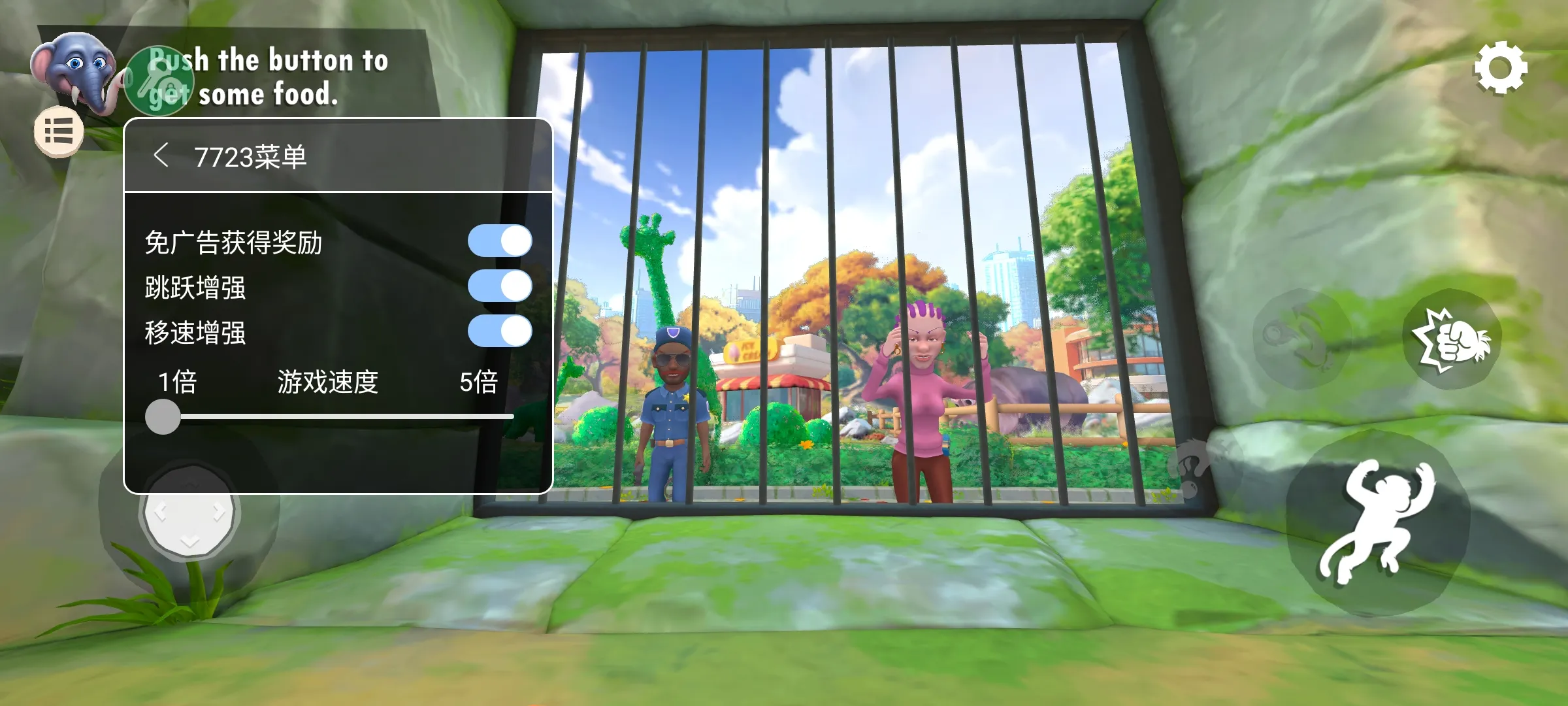This screenshot has width=1568, height=706.
Task: Turn off the 跳跃增强 toggle
Action: (x=500, y=286)
